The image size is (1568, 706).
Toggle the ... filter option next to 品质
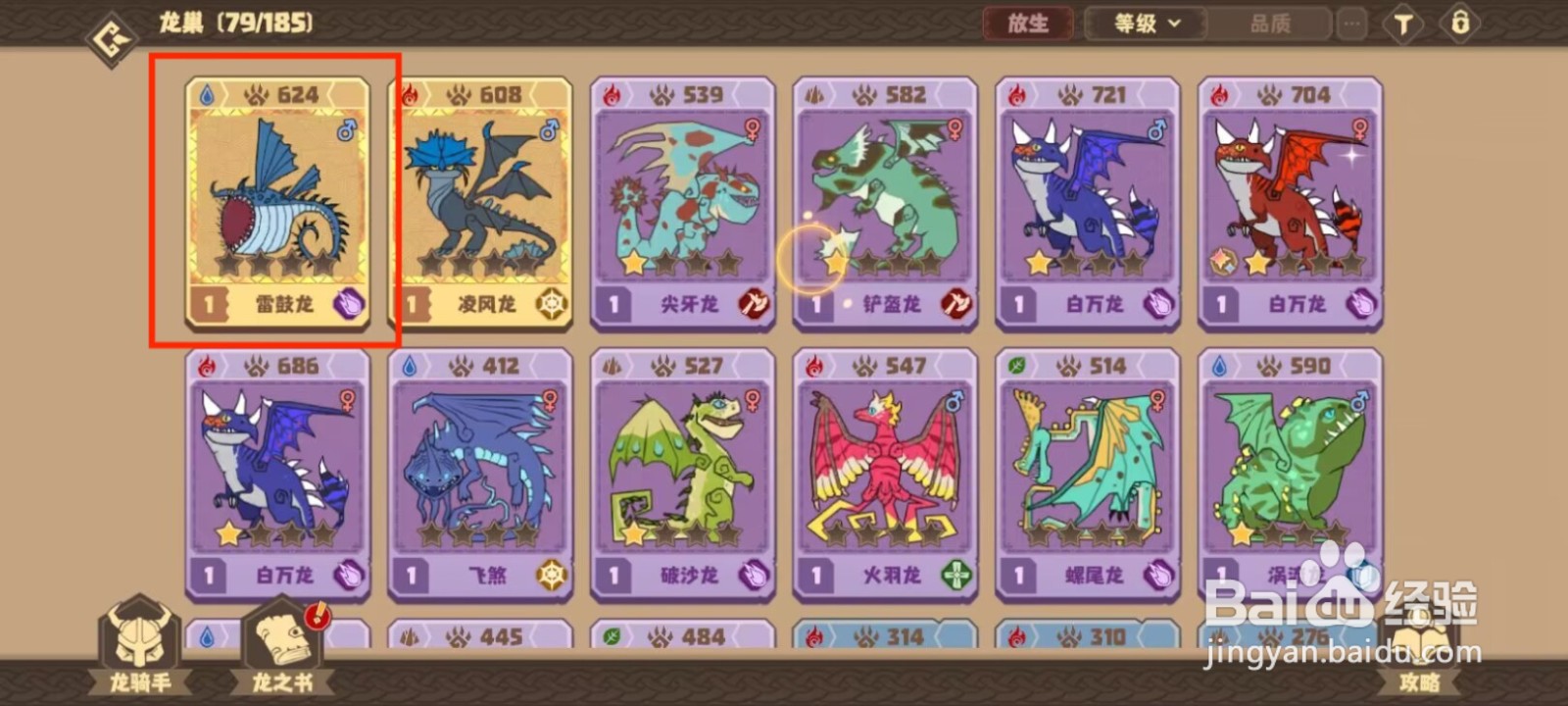point(1349,25)
